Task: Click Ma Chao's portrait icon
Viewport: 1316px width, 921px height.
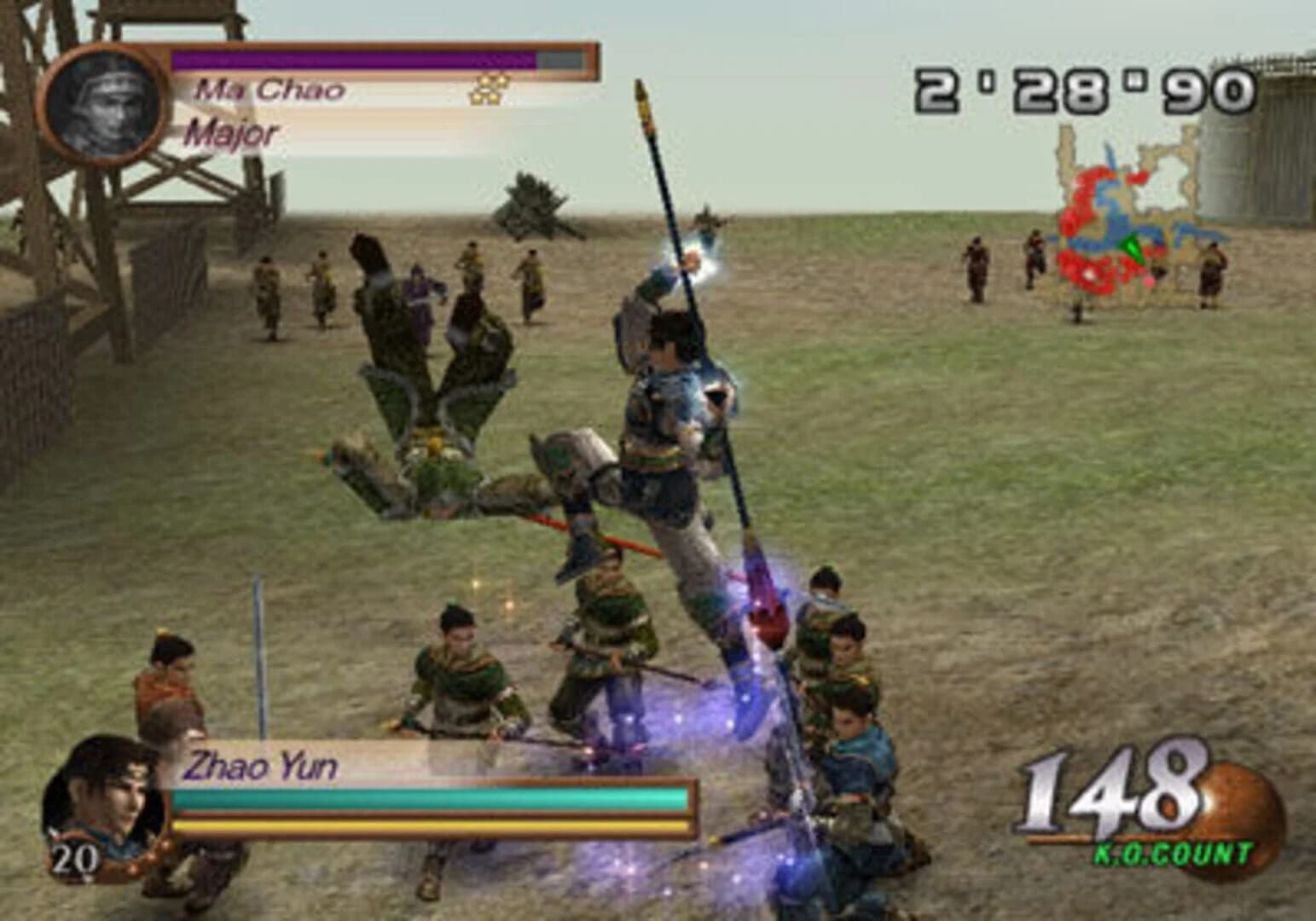Action: point(104,102)
